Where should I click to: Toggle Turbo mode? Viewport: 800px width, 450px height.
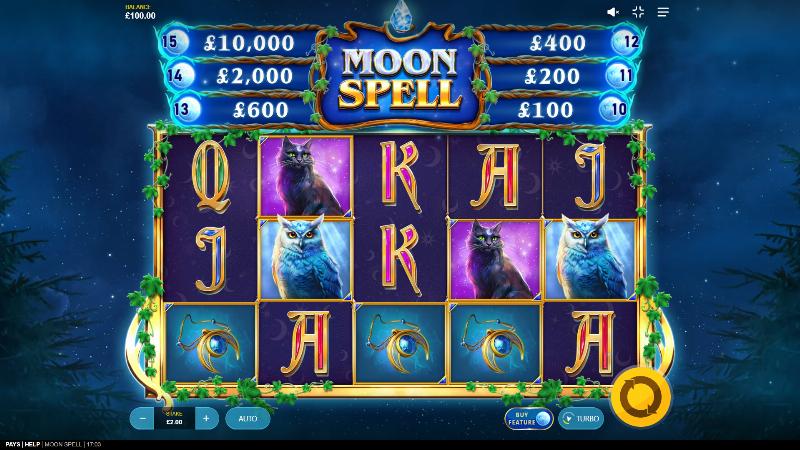582,419
